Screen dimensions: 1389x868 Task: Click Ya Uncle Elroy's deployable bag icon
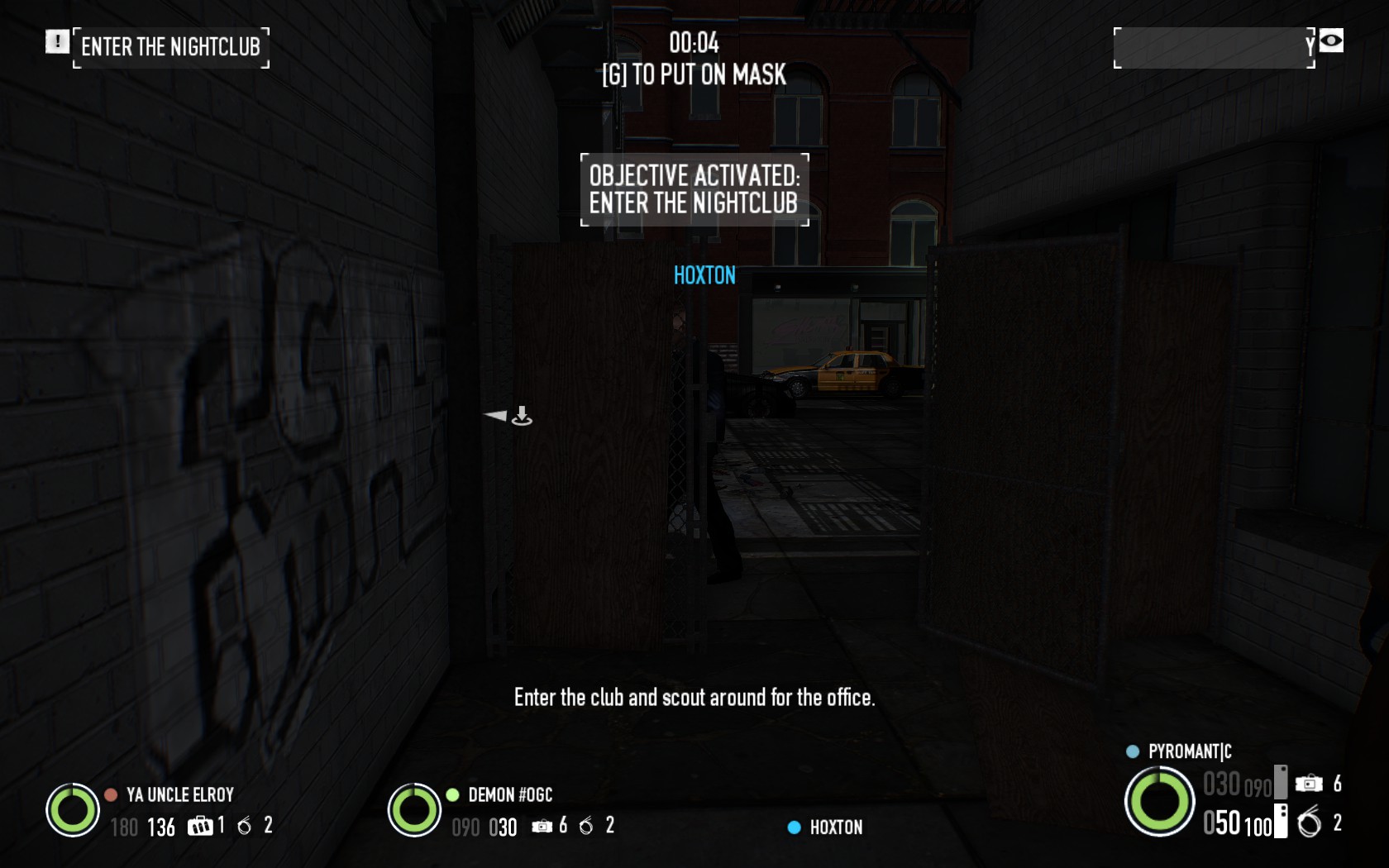(x=200, y=826)
